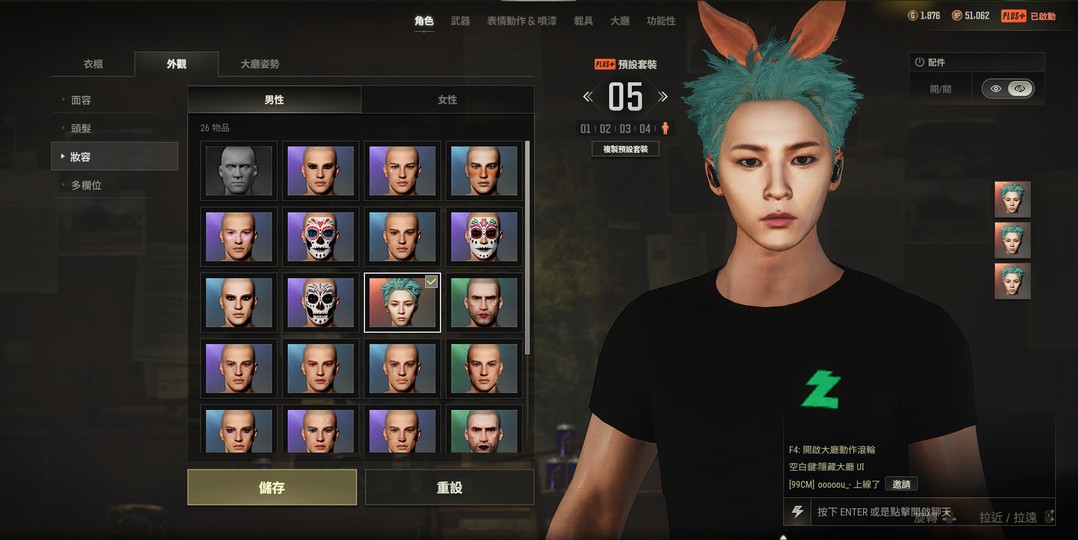Select the 頭髮 category

[x=81, y=128]
